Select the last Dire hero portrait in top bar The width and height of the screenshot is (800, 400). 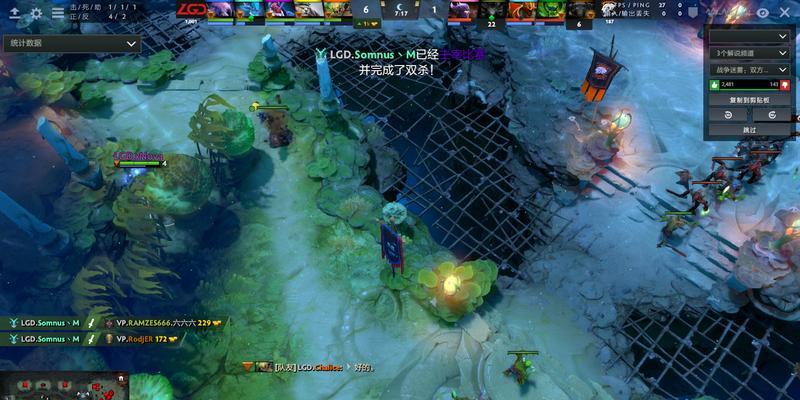tap(580, 10)
